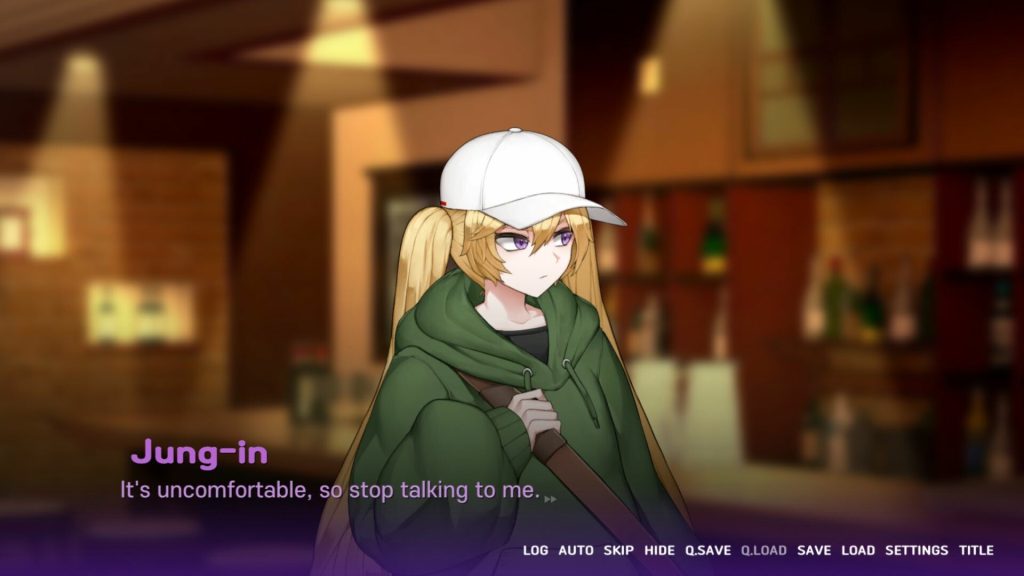This screenshot has width=1024, height=576.
Task: Click the Q.LOAD quick load button
Action: [x=763, y=550]
